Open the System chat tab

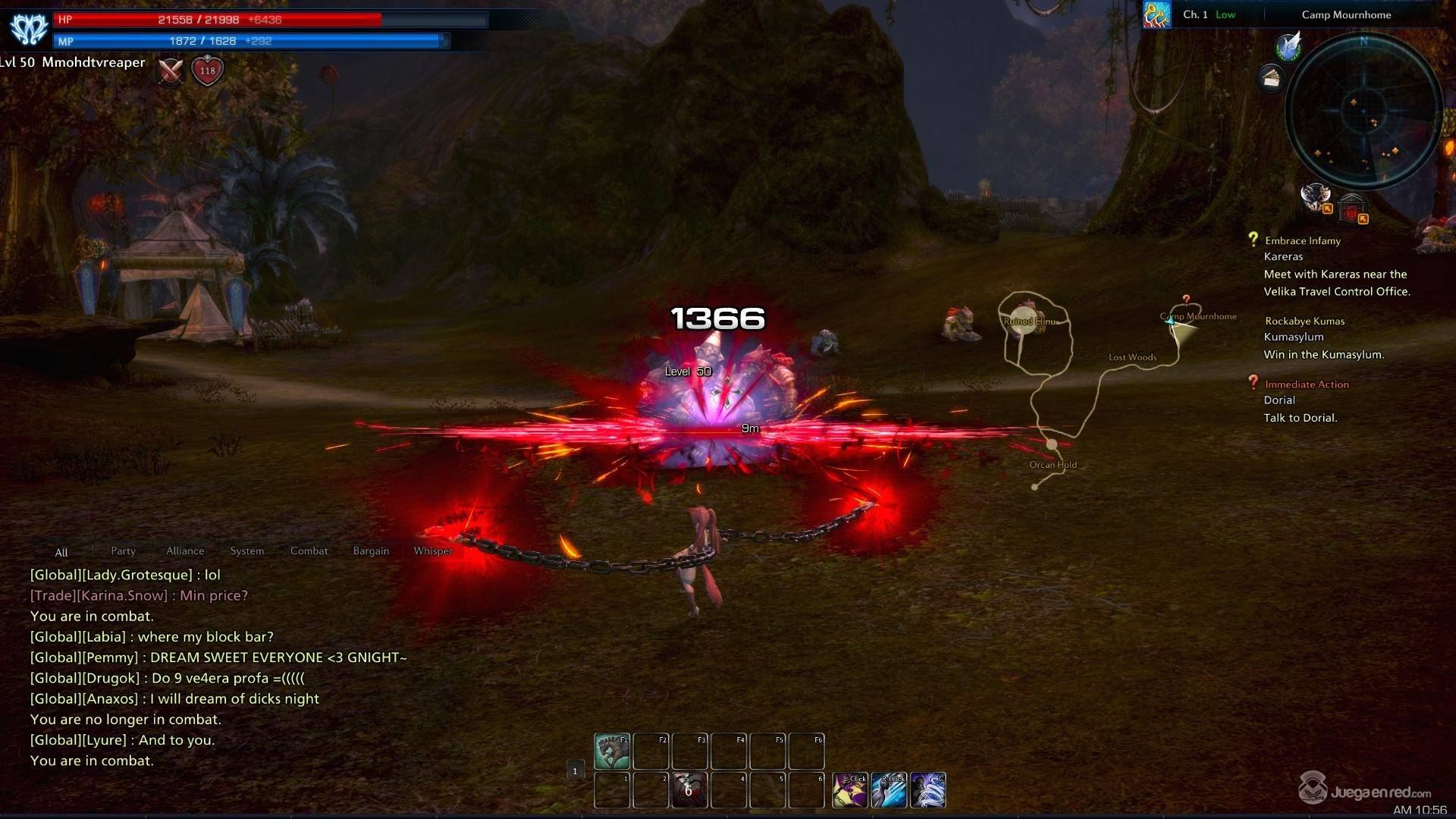[247, 551]
